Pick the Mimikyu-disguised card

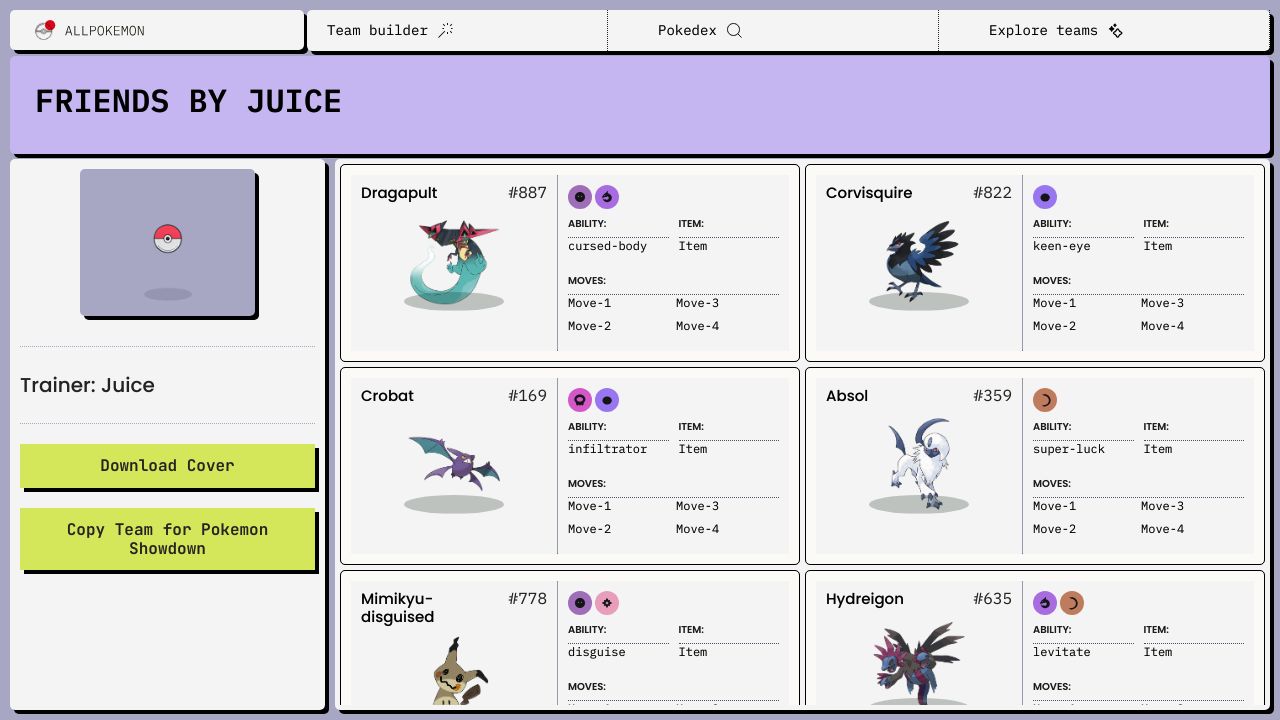pos(569,640)
